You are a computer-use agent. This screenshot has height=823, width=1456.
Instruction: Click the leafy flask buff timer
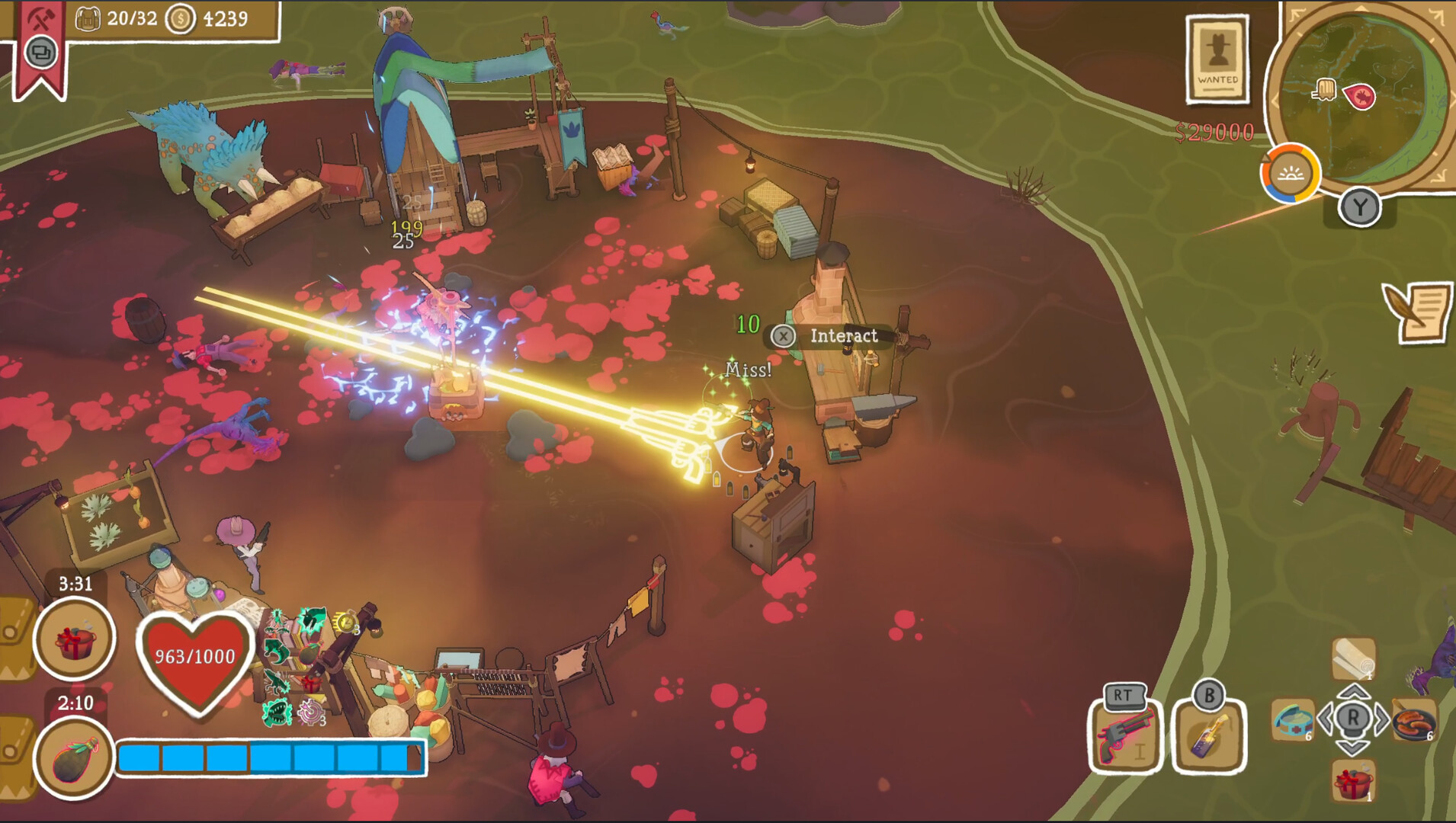point(75,757)
